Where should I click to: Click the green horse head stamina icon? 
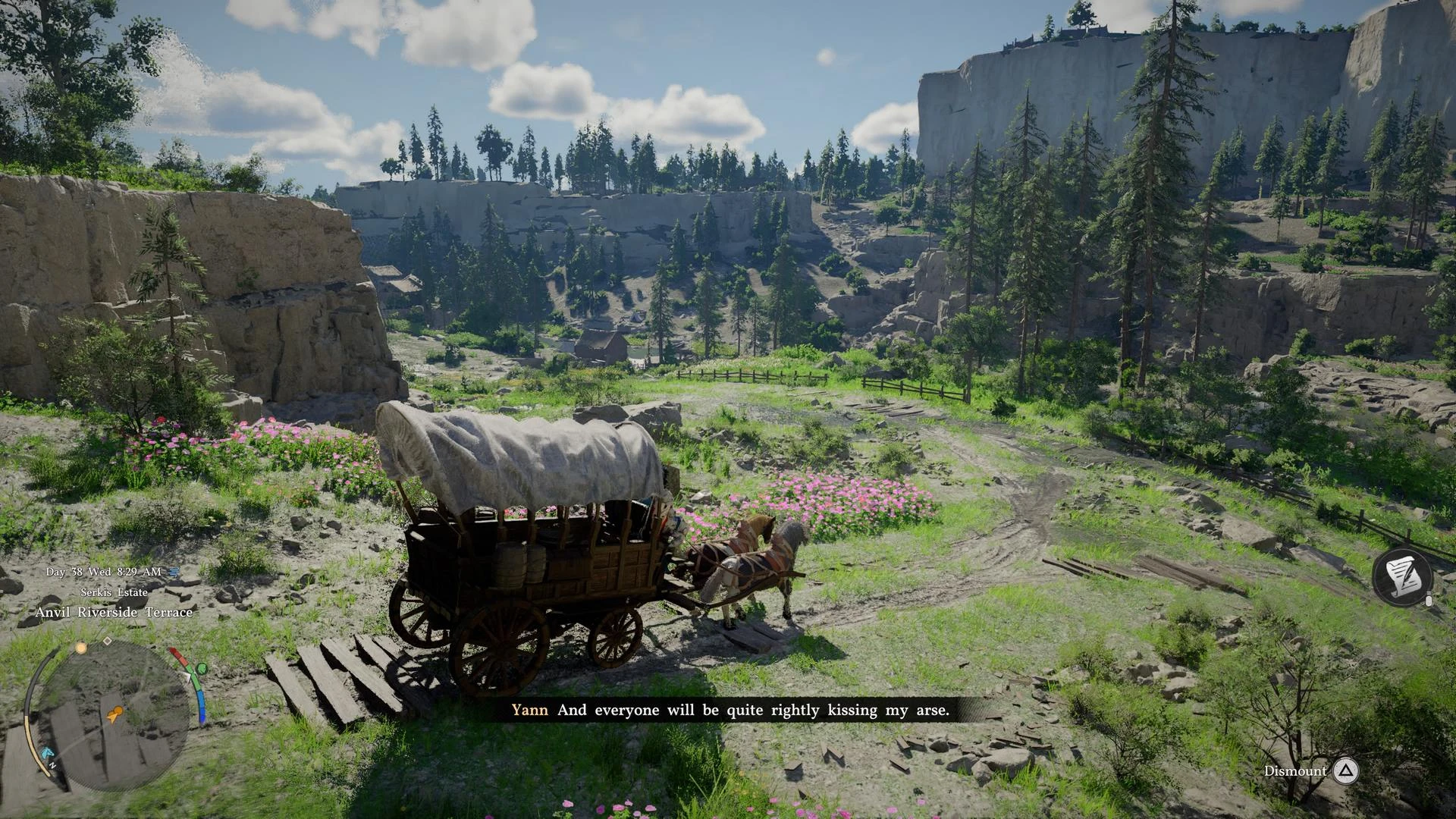[x=201, y=669]
